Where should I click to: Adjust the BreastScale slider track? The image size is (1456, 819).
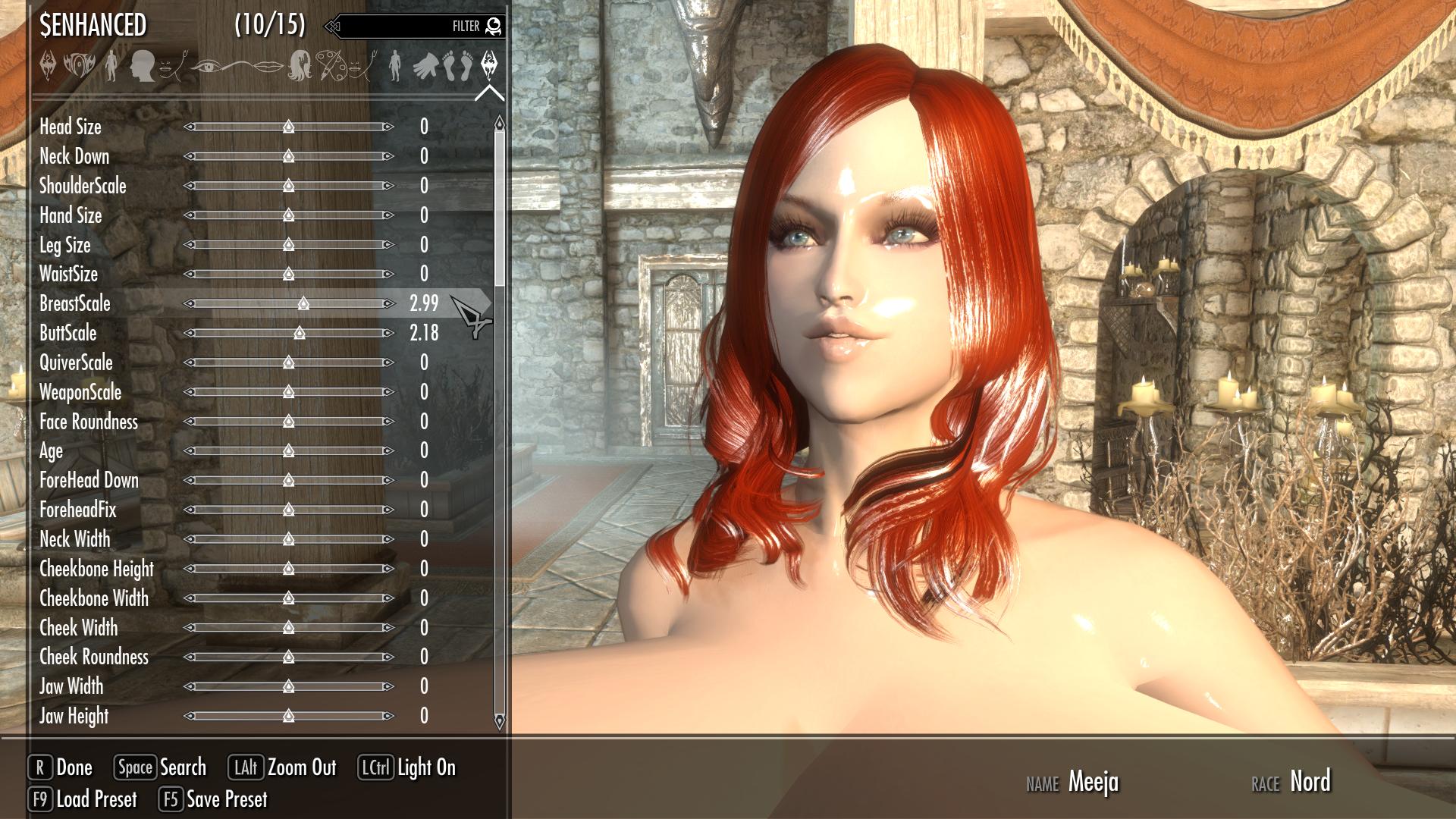[x=288, y=303]
